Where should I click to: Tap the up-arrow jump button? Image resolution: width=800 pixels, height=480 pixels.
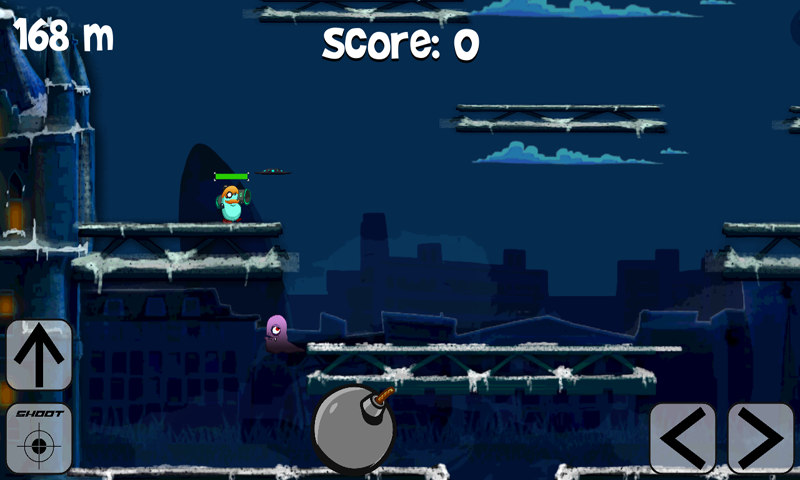point(39,355)
